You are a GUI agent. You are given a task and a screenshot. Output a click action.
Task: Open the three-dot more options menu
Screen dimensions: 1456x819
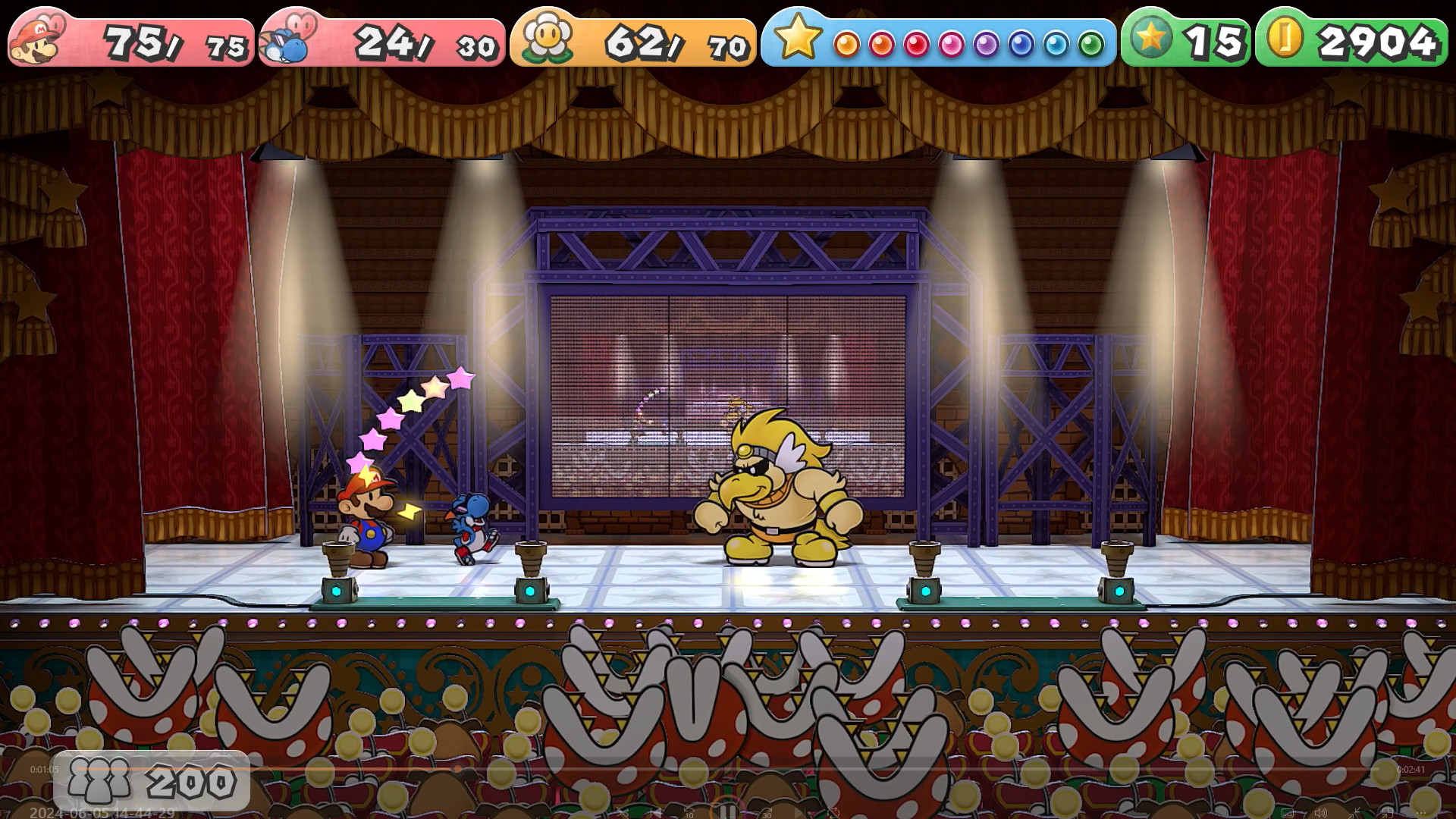pyautogui.click(x=1421, y=813)
